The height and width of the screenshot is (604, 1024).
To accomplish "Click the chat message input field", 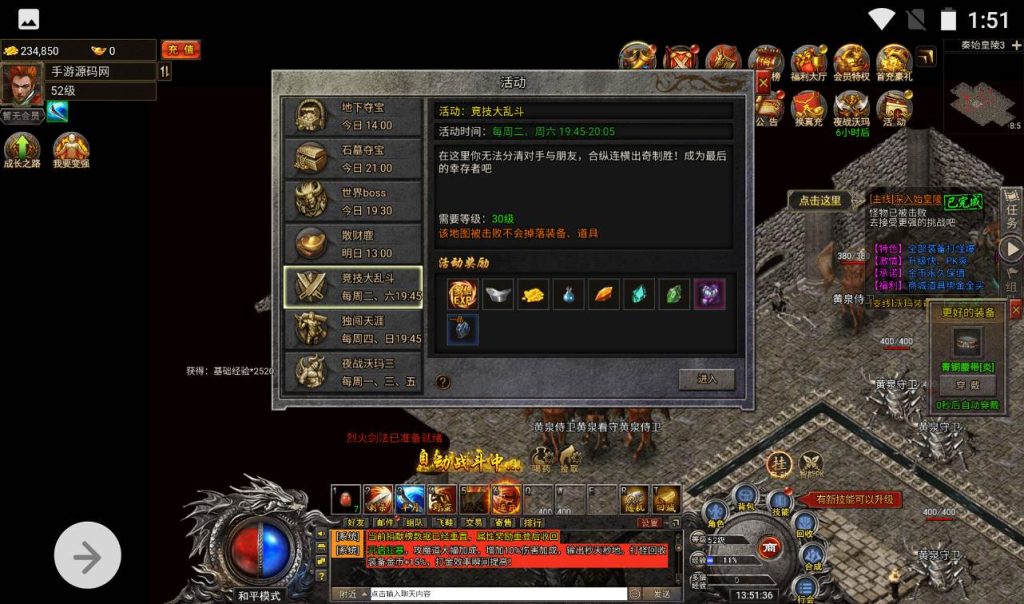I will point(497,594).
